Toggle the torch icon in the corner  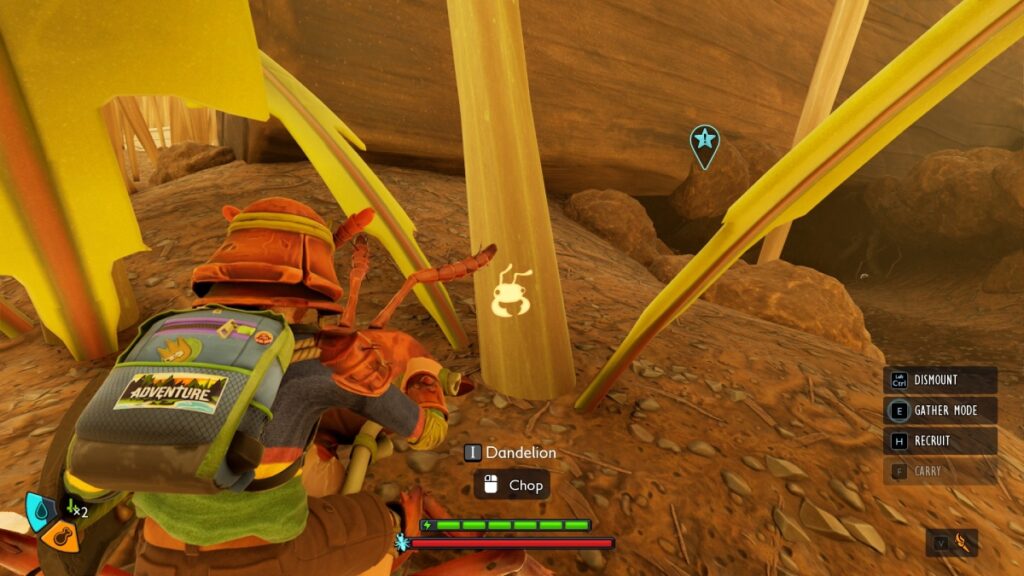pyautogui.click(x=962, y=543)
